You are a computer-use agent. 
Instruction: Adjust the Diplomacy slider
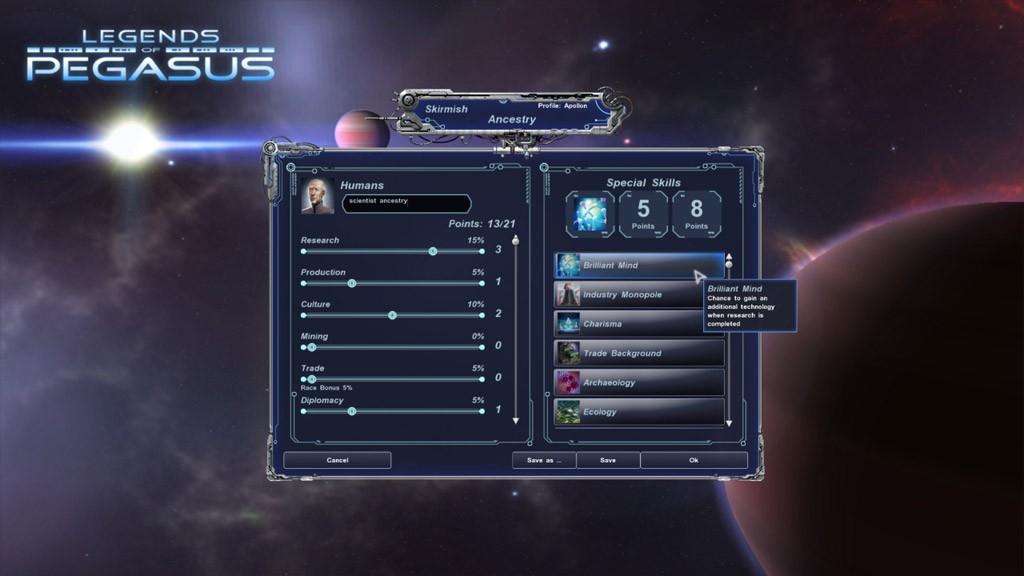351,411
